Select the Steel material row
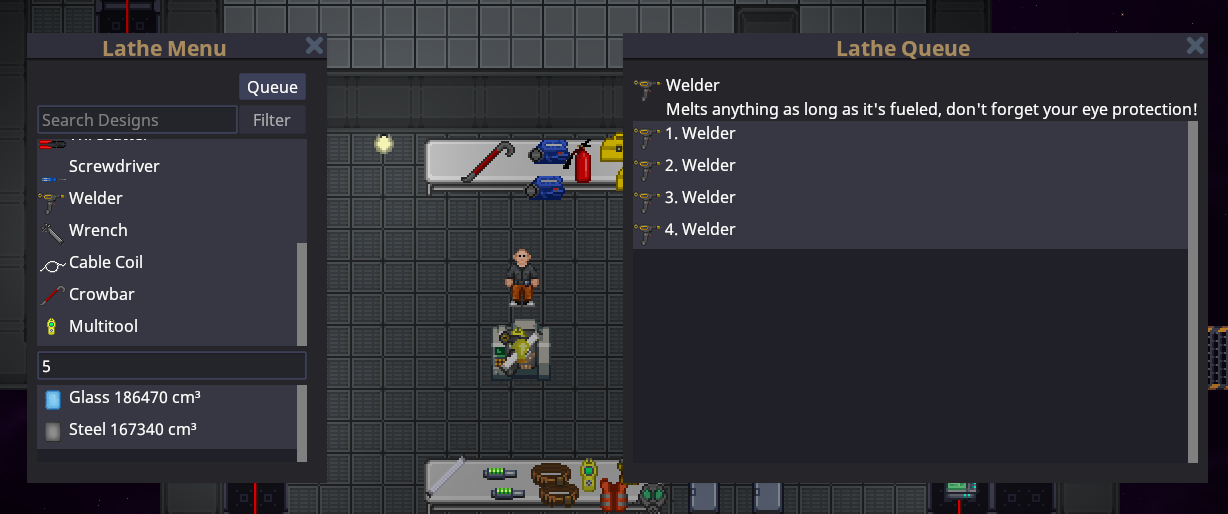Viewport: 1228px width, 514px height. point(132,430)
